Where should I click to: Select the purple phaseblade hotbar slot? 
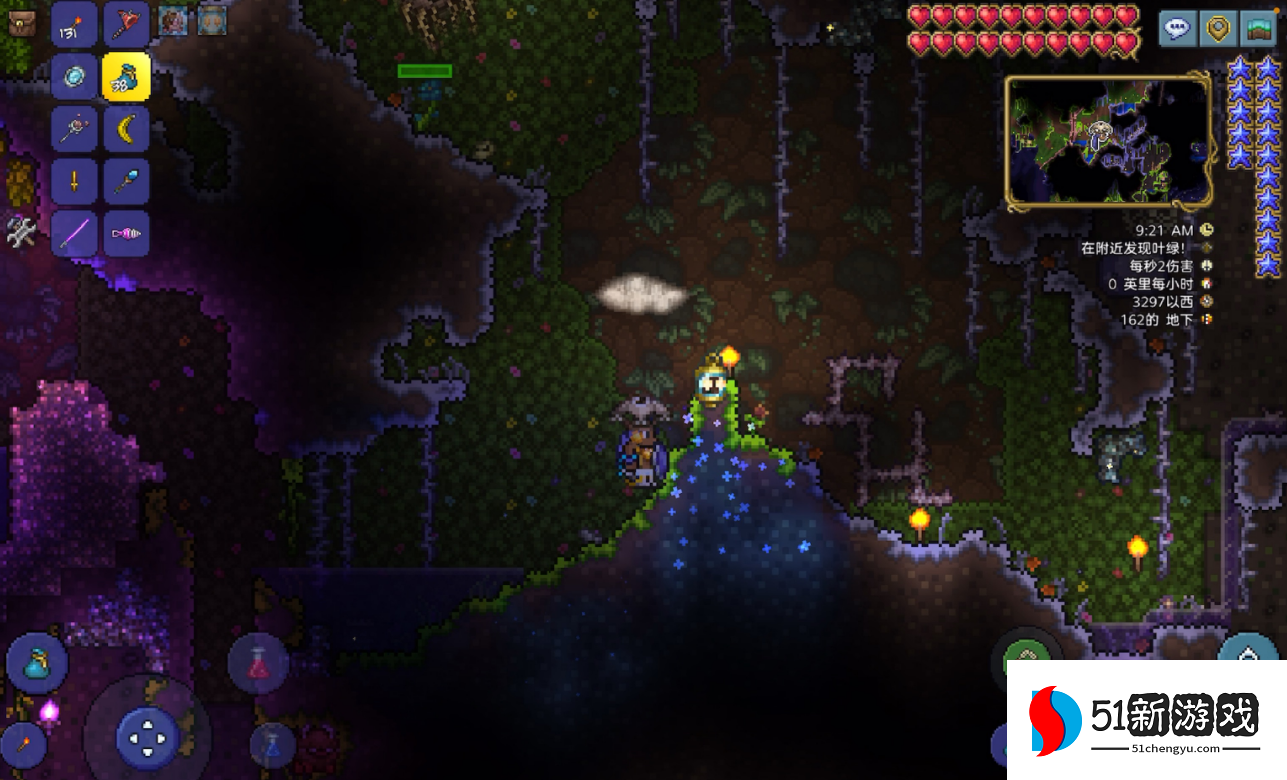click(74, 235)
